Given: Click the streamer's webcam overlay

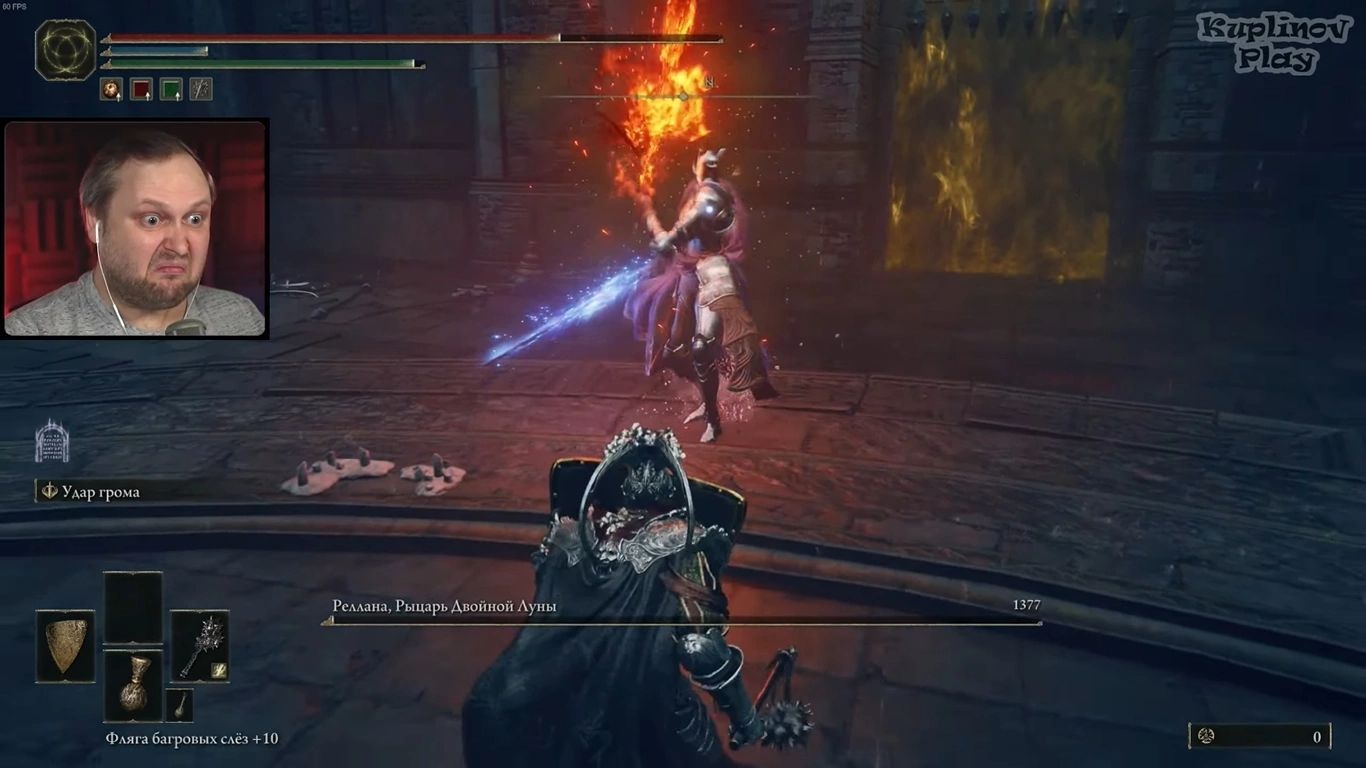Looking at the screenshot, I should [x=135, y=229].
